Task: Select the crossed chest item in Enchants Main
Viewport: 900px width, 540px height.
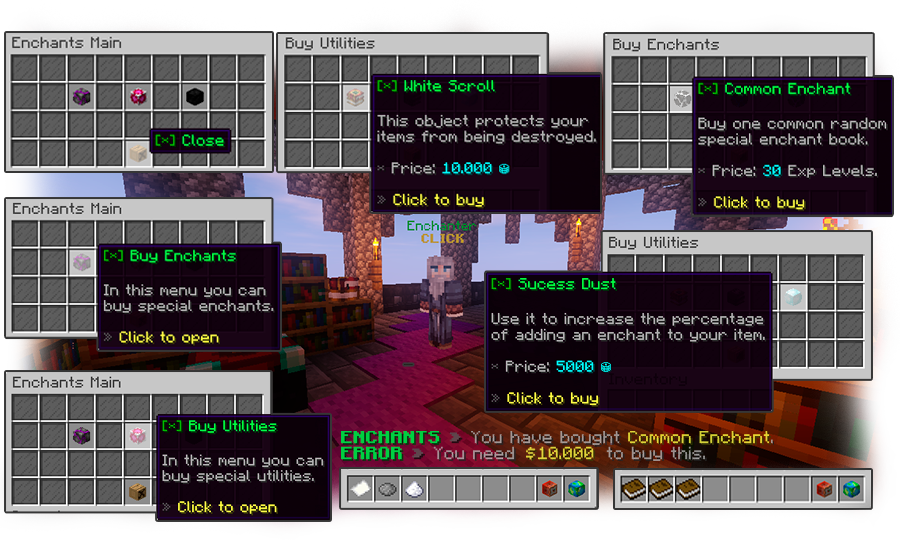Action: 138,490
